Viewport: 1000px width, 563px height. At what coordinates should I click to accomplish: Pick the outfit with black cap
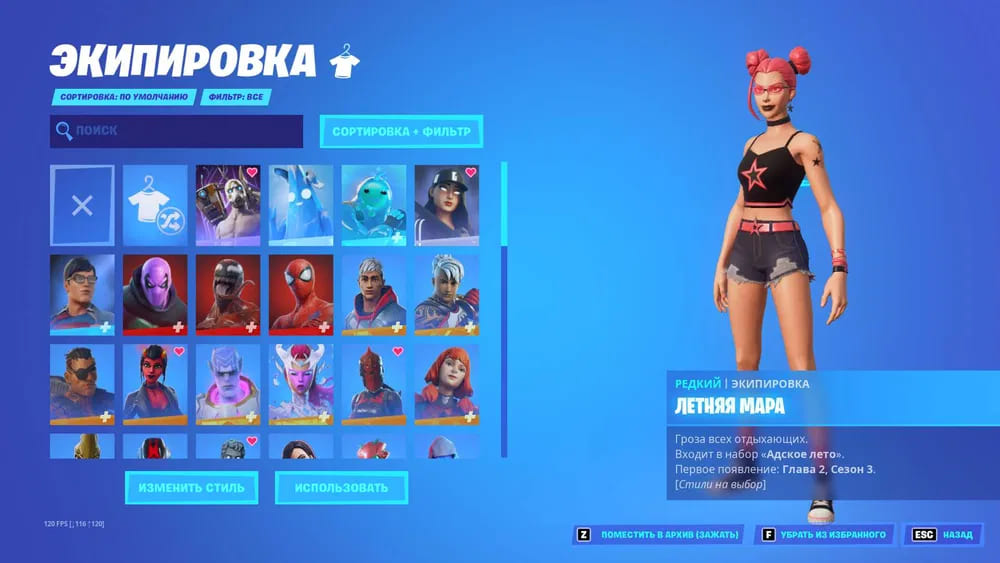click(447, 206)
